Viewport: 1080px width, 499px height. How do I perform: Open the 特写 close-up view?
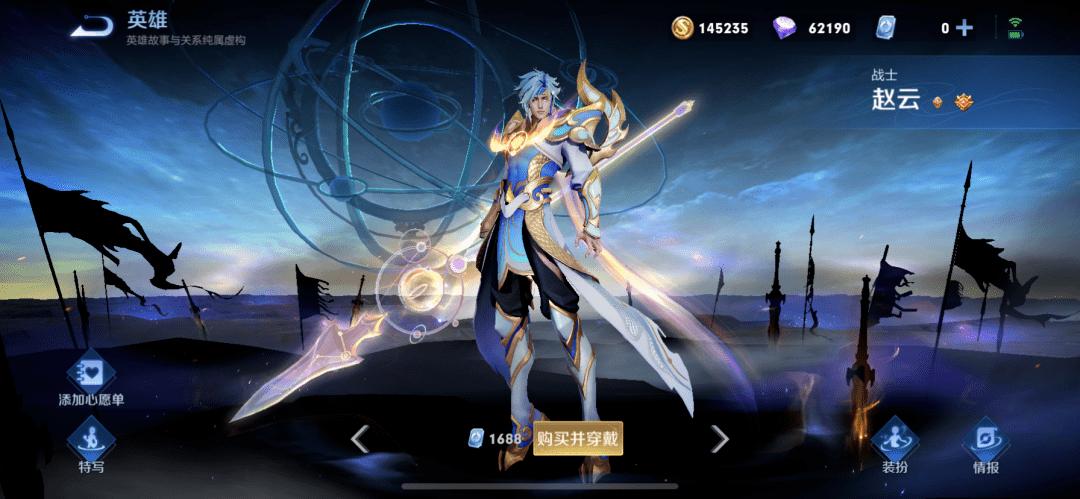point(91,444)
